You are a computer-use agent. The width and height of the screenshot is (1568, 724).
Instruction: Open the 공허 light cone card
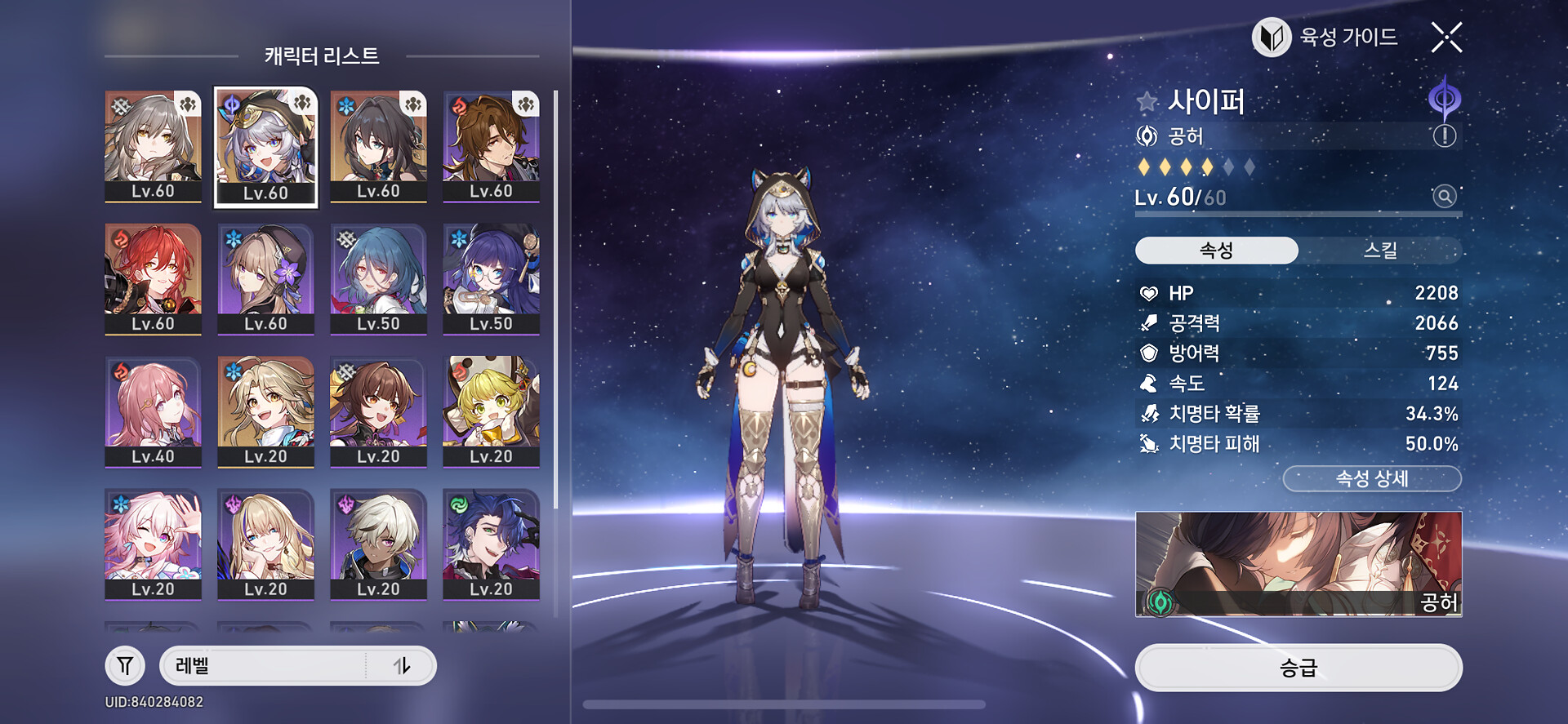click(x=1298, y=564)
